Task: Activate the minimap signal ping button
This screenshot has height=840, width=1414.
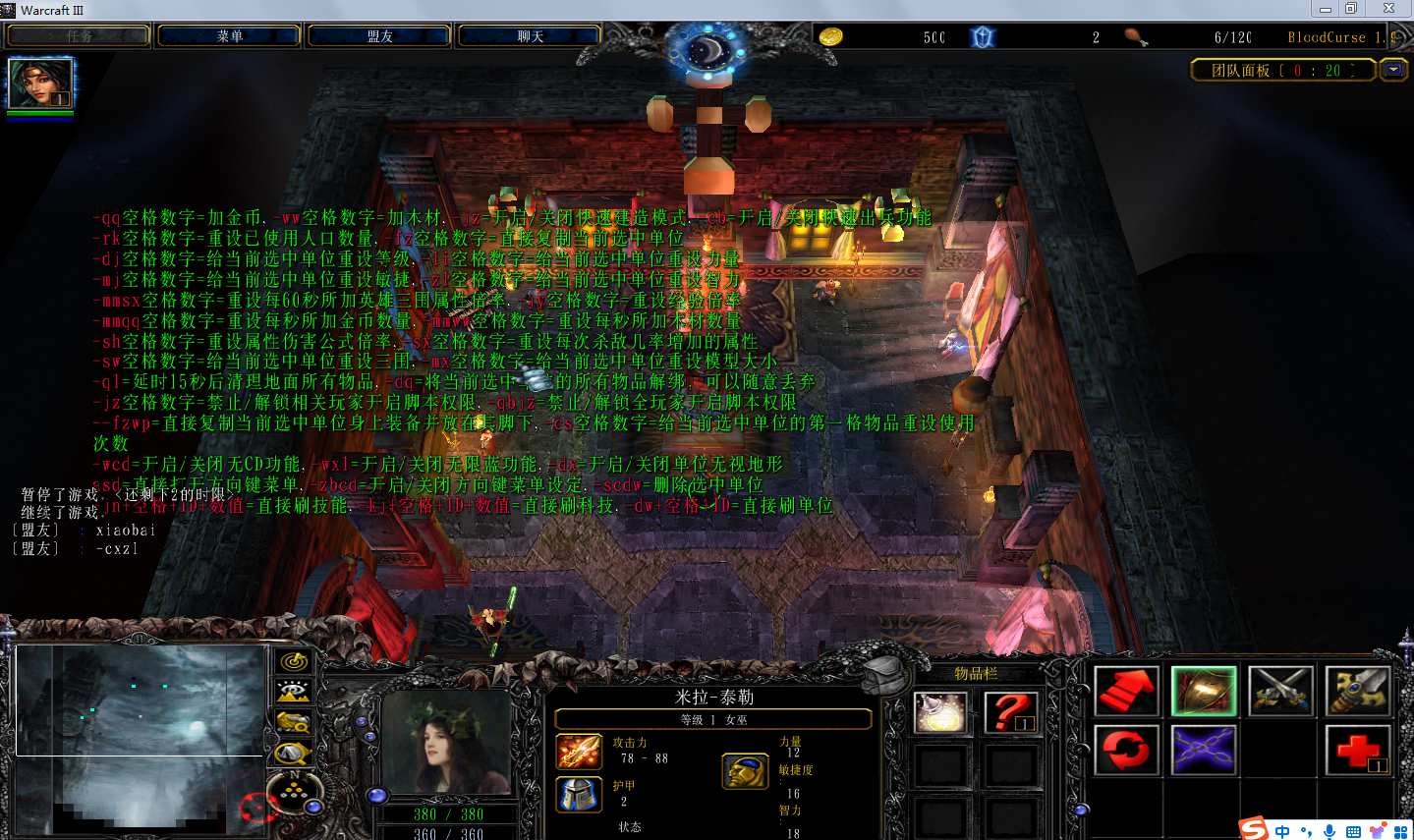Action: (293, 662)
